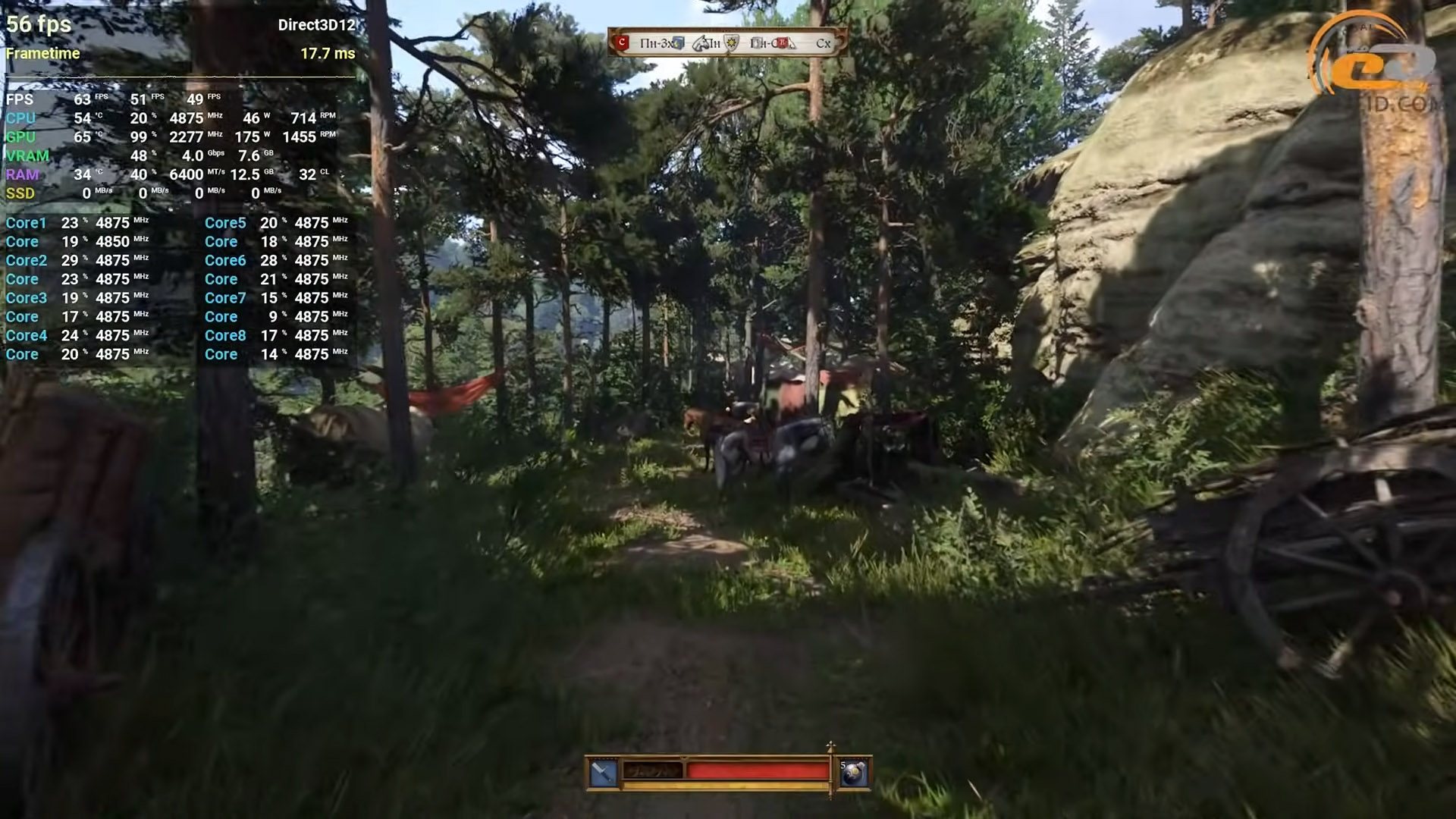Click the horse head compass marker
This screenshot has width=1456, height=819.
701,43
